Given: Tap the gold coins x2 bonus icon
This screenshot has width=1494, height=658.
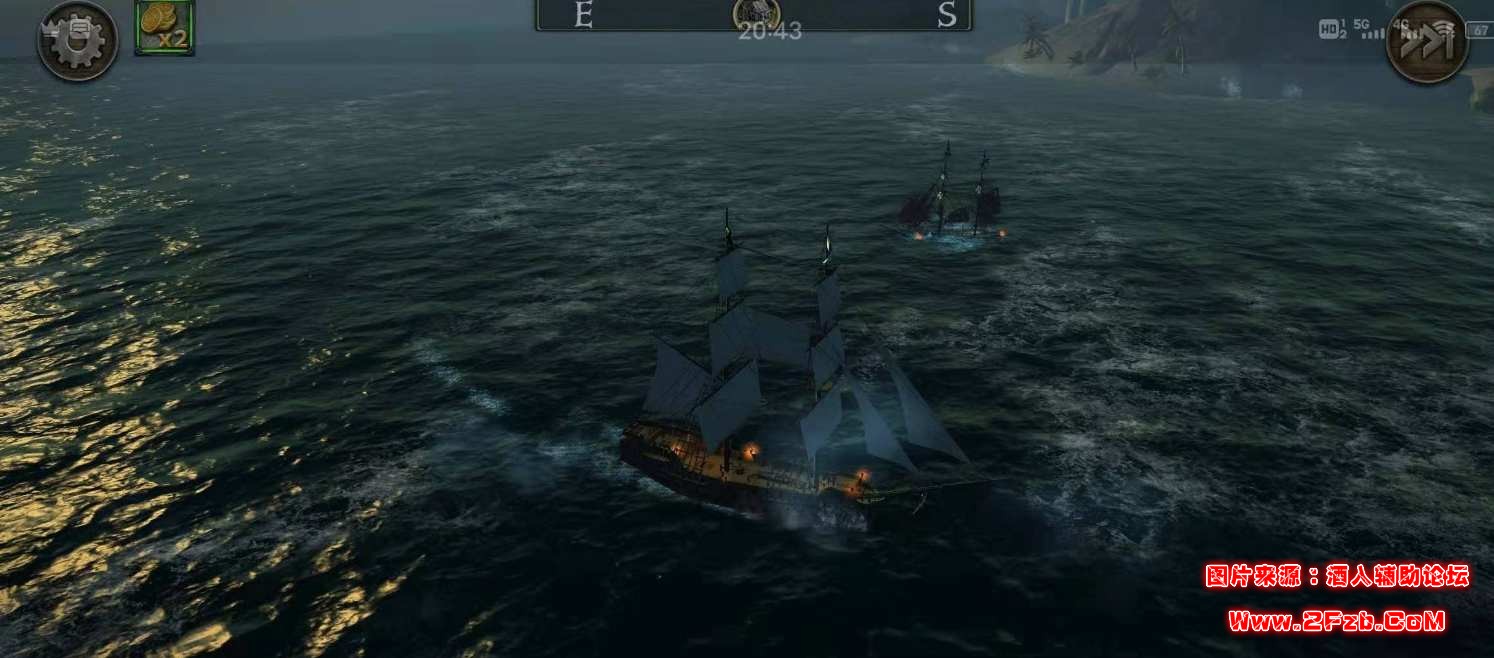Looking at the screenshot, I should (x=165, y=27).
